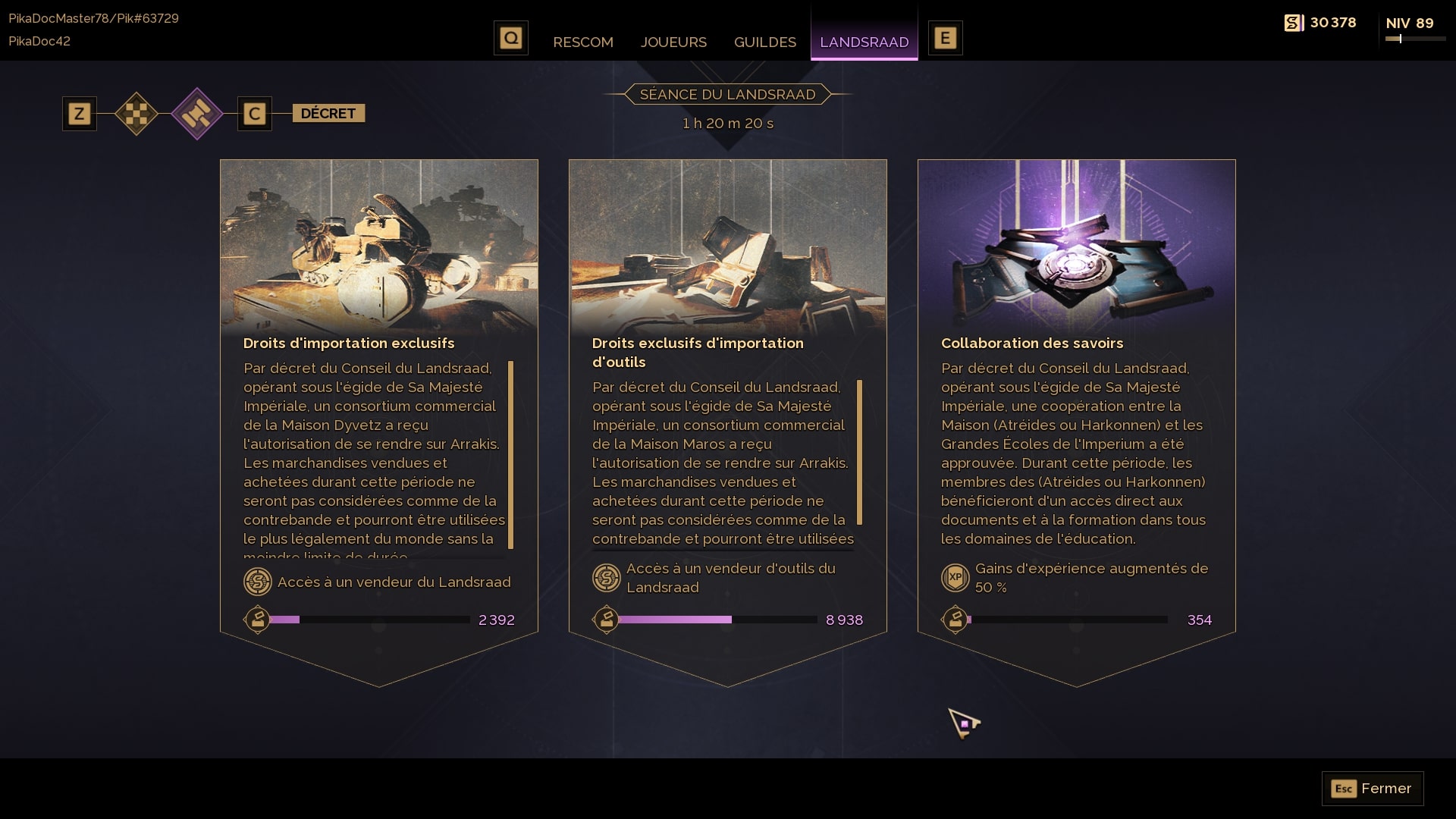Close the menu with Fermer
This screenshot has width=1456, height=819.
(1372, 789)
